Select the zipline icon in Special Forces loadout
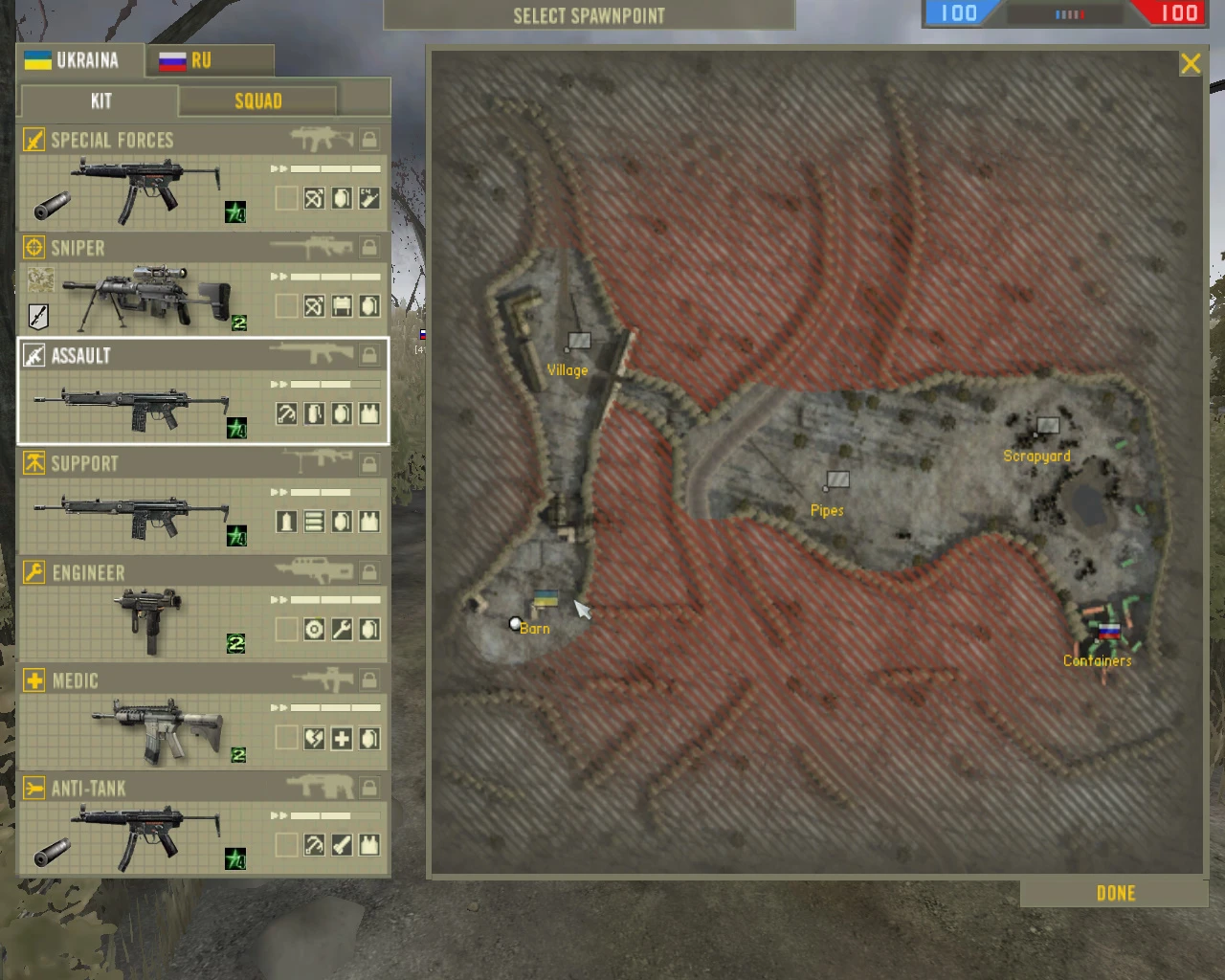Screen dimensions: 1225x980 pyautogui.click(x=313, y=198)
